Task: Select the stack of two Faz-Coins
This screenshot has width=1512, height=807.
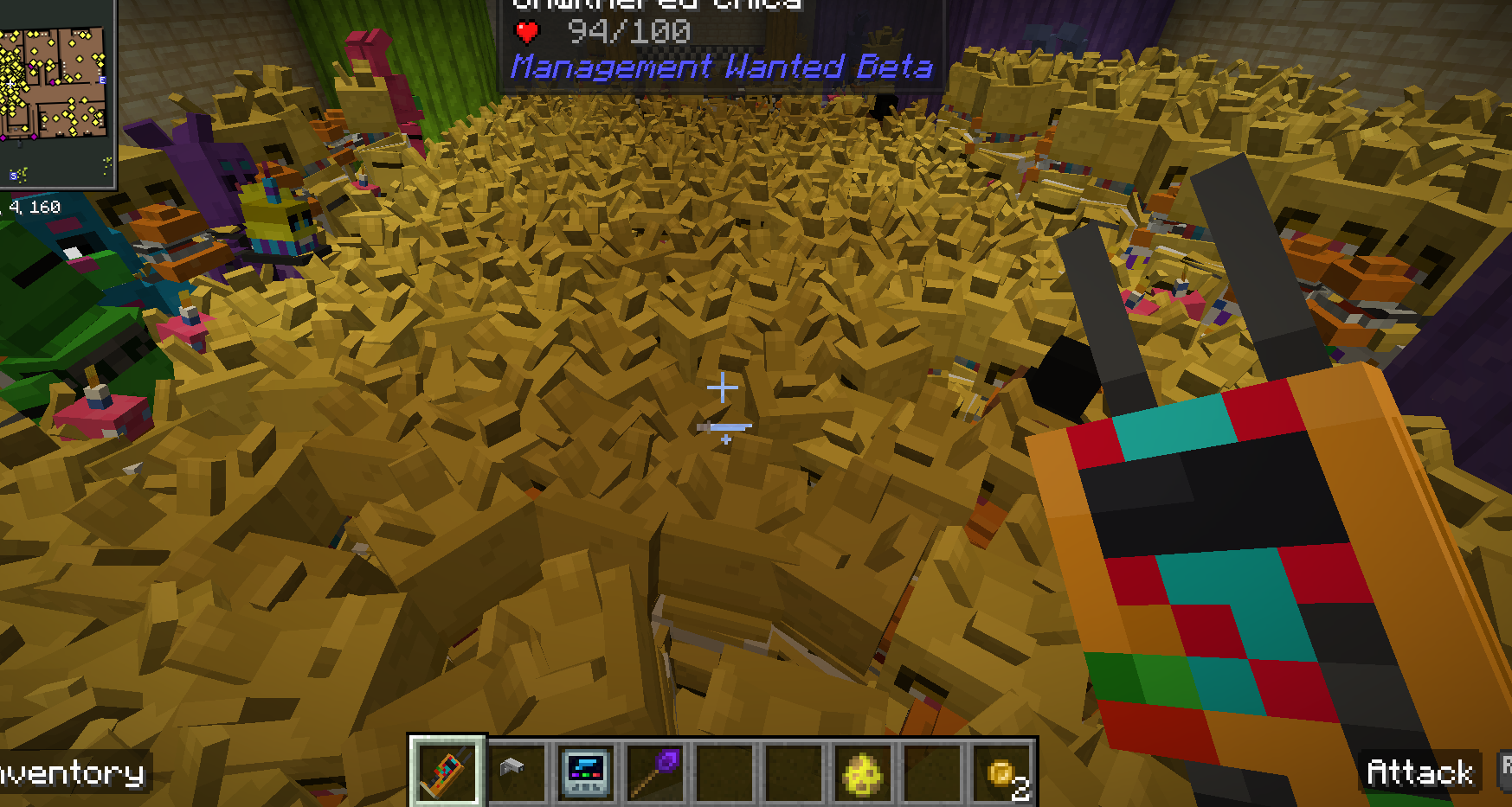Action: coord(1000,772)
